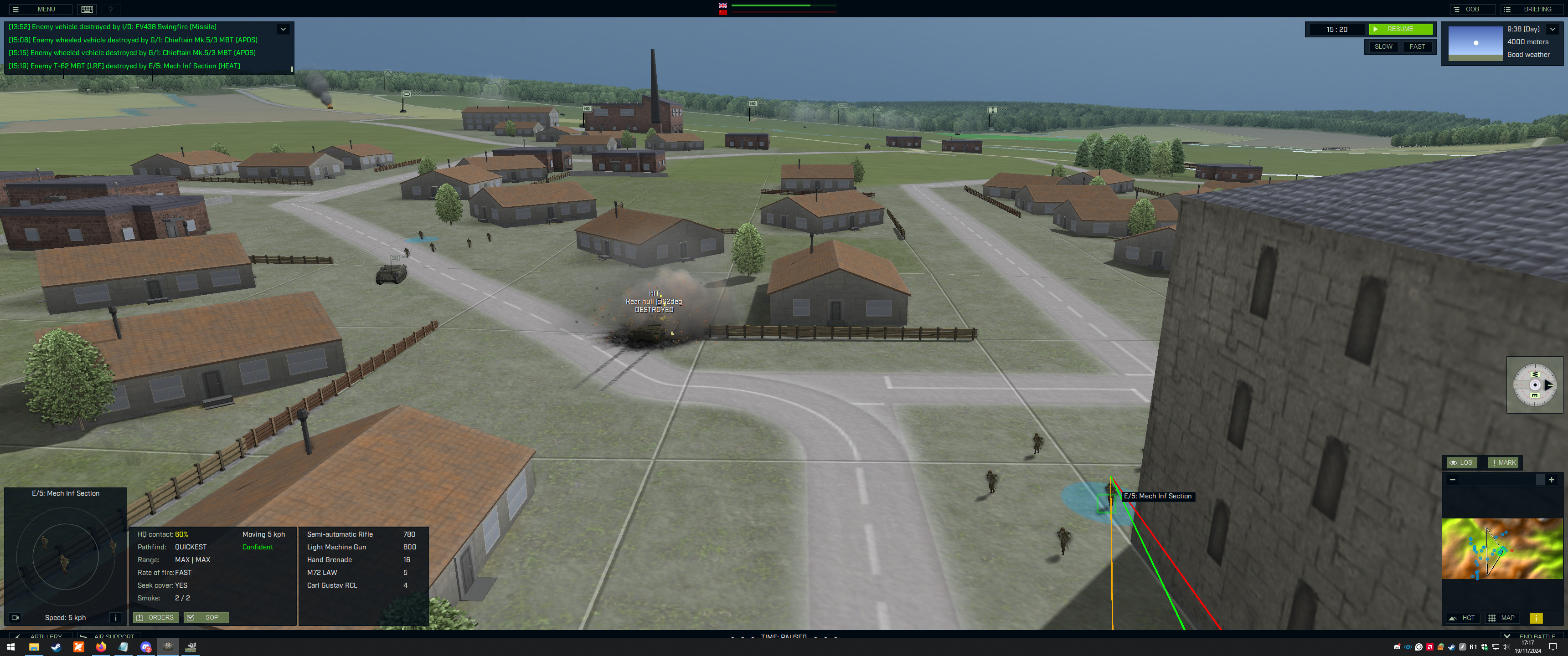
Task: Click the keyboard shortcuts icon
Action: 87,9
